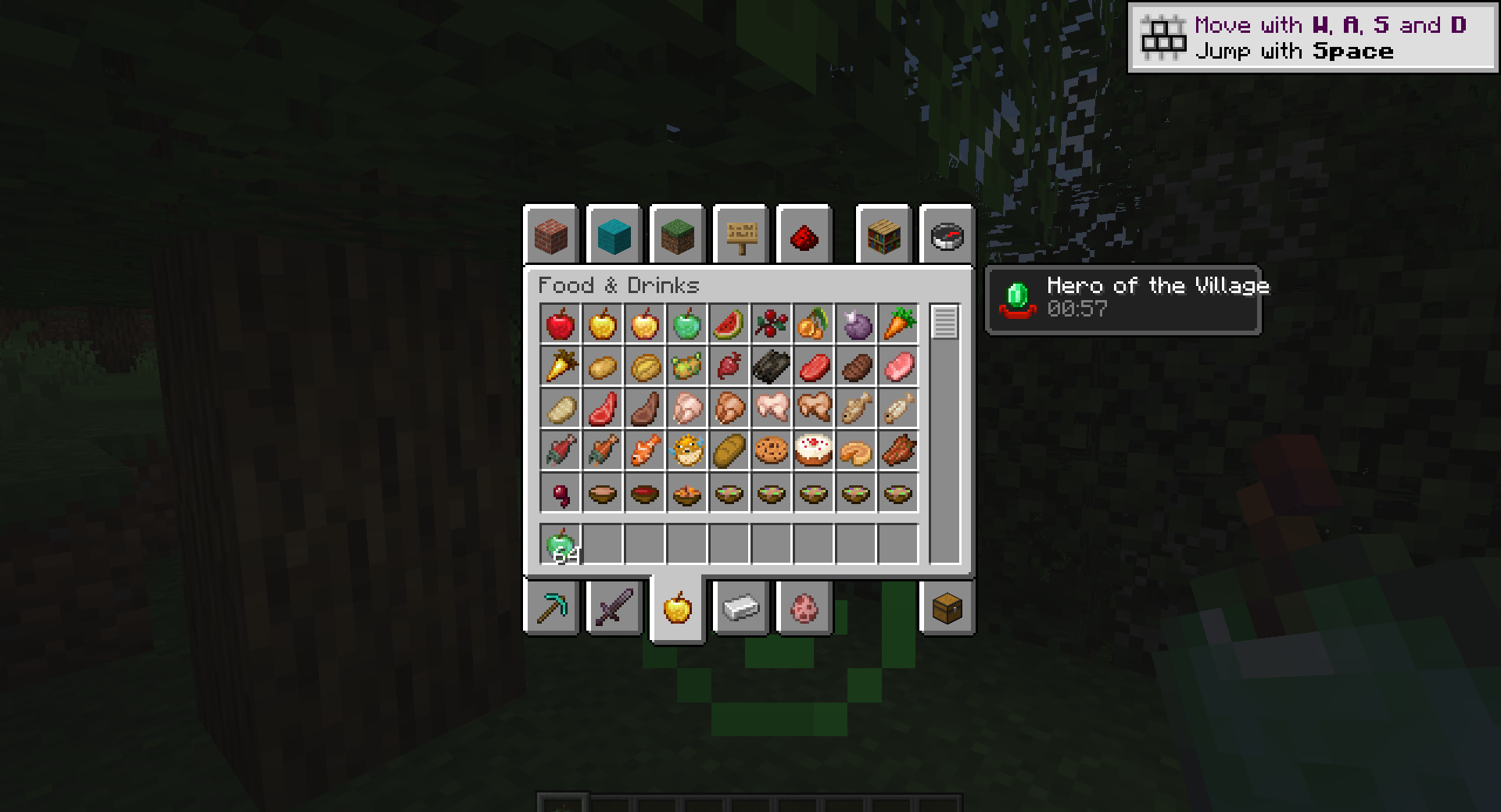1501x812 pixels.
Task: Open the Spawn Eggs tab
Action: coord(804,608)
